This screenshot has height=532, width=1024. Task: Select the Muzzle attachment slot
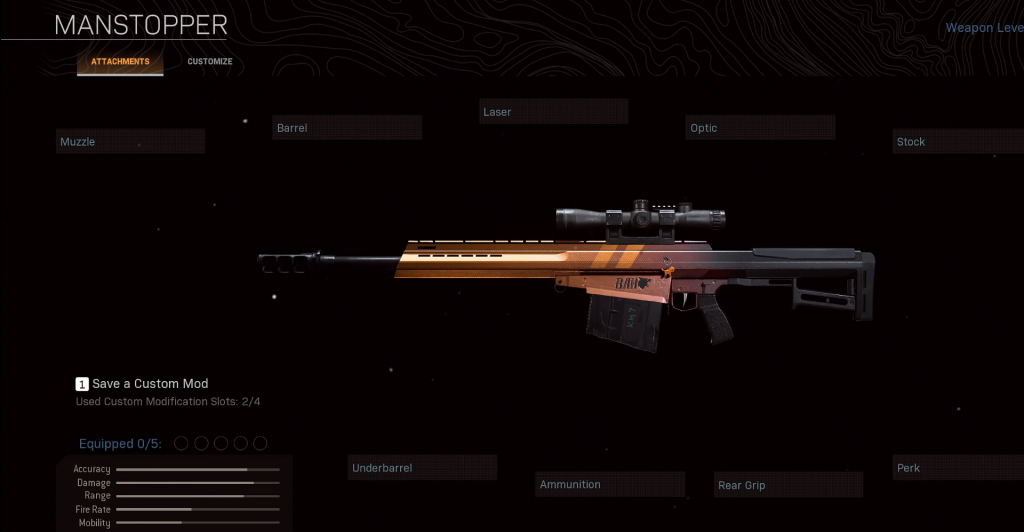pyautogui.click(x=131, y=142)
